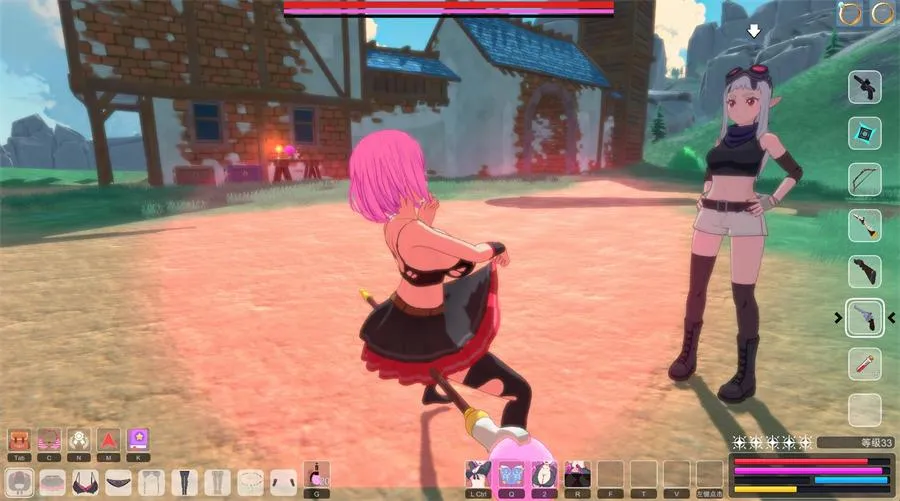Select the black pistol weapon slot
This screenshot has height=501, width=900.
point(864,88)
